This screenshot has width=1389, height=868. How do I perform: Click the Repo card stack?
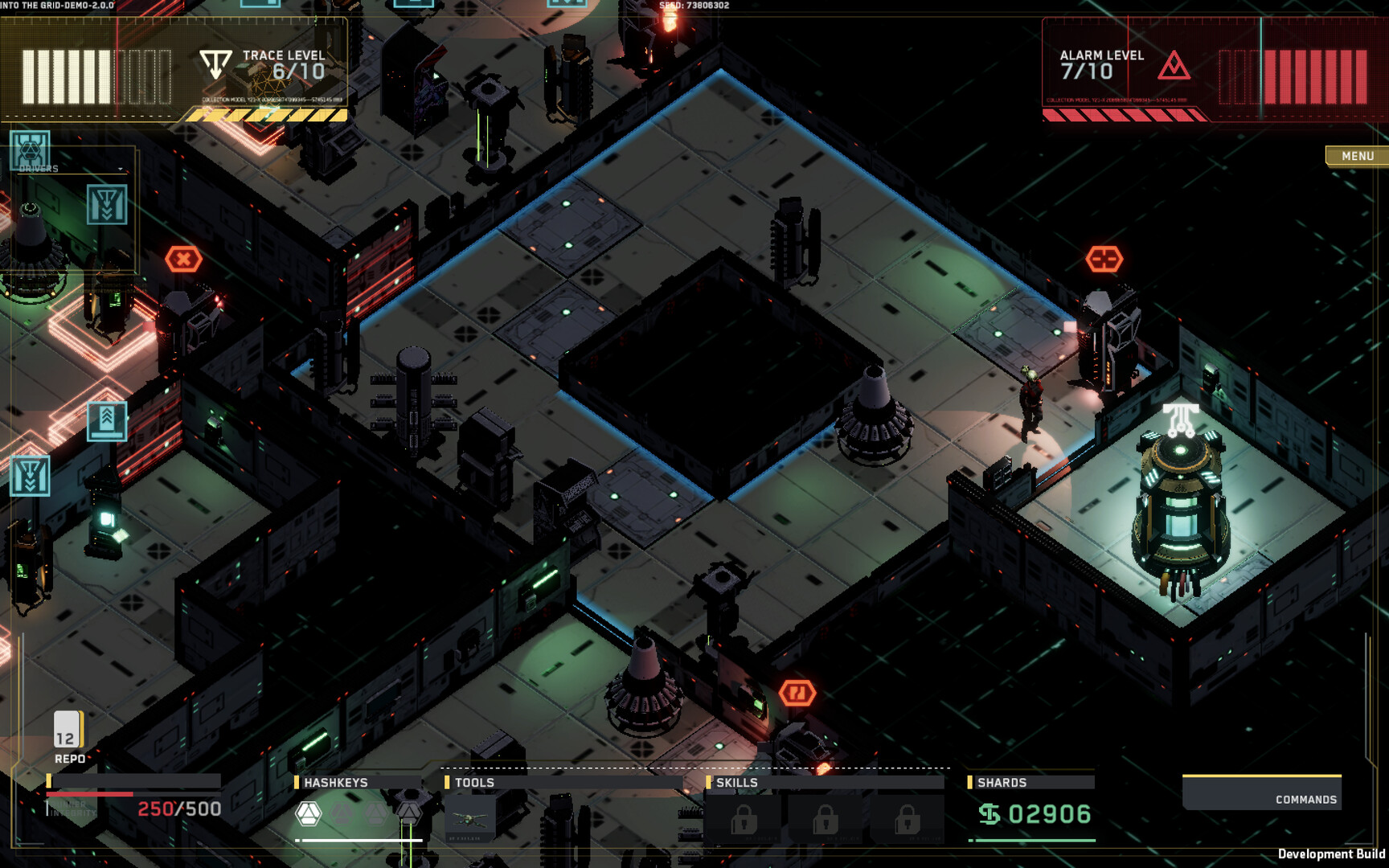coord(68,729)
